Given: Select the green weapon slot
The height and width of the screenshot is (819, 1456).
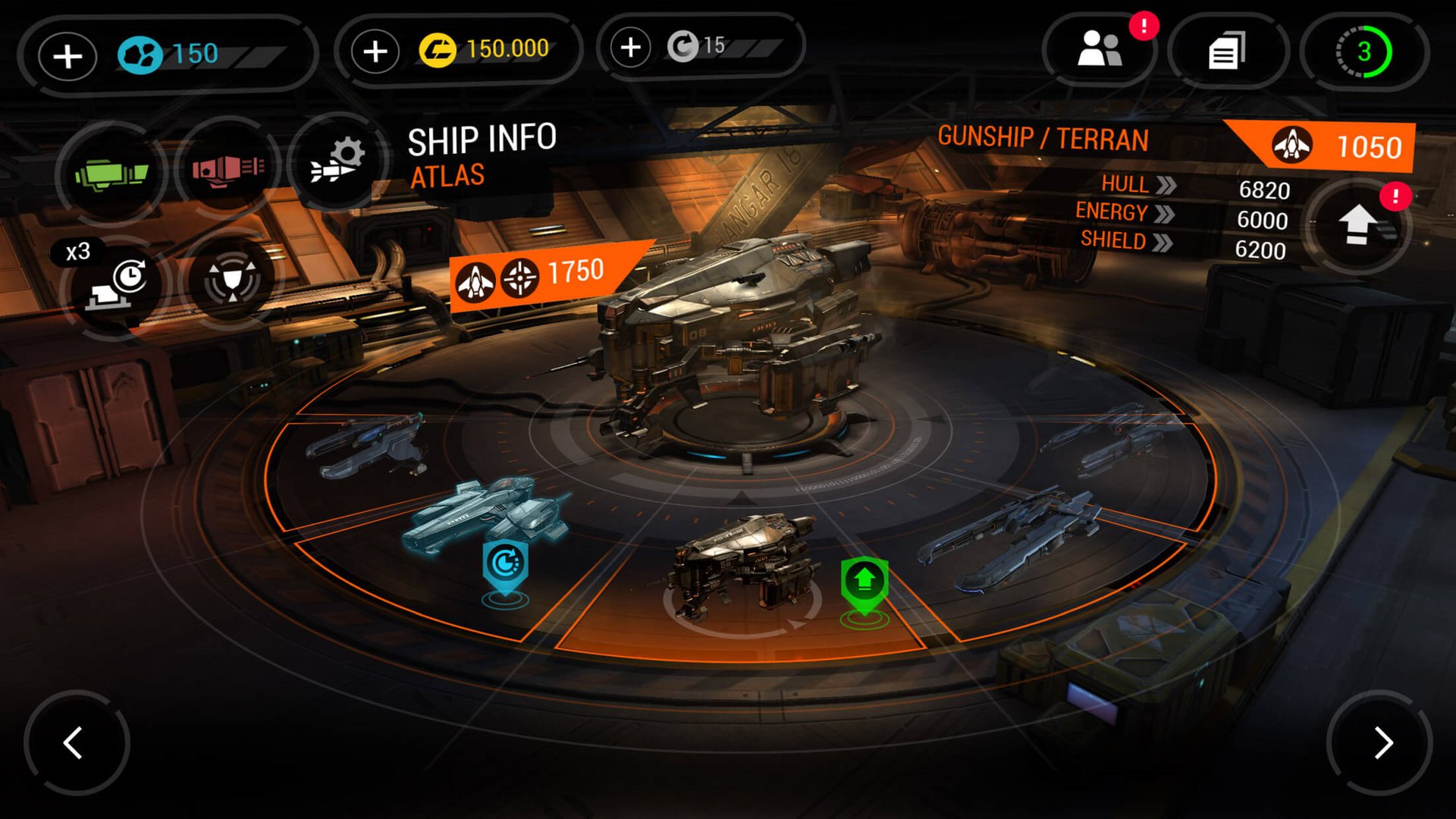Looking at the screenshot, I should (x=111, y=174).
